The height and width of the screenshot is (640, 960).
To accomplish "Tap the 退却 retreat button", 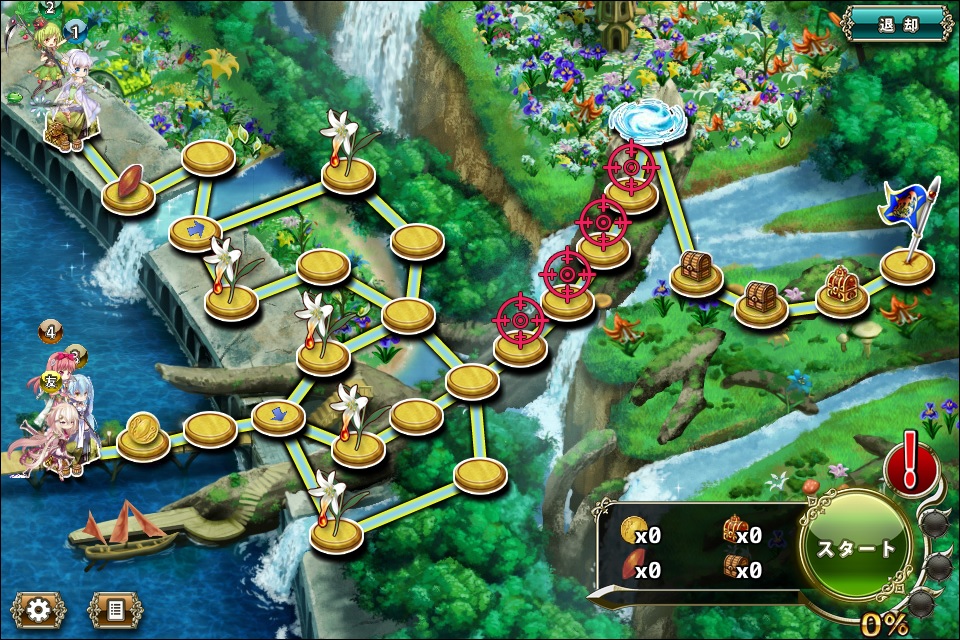I will pyautogui.click(x=896, y=23).
